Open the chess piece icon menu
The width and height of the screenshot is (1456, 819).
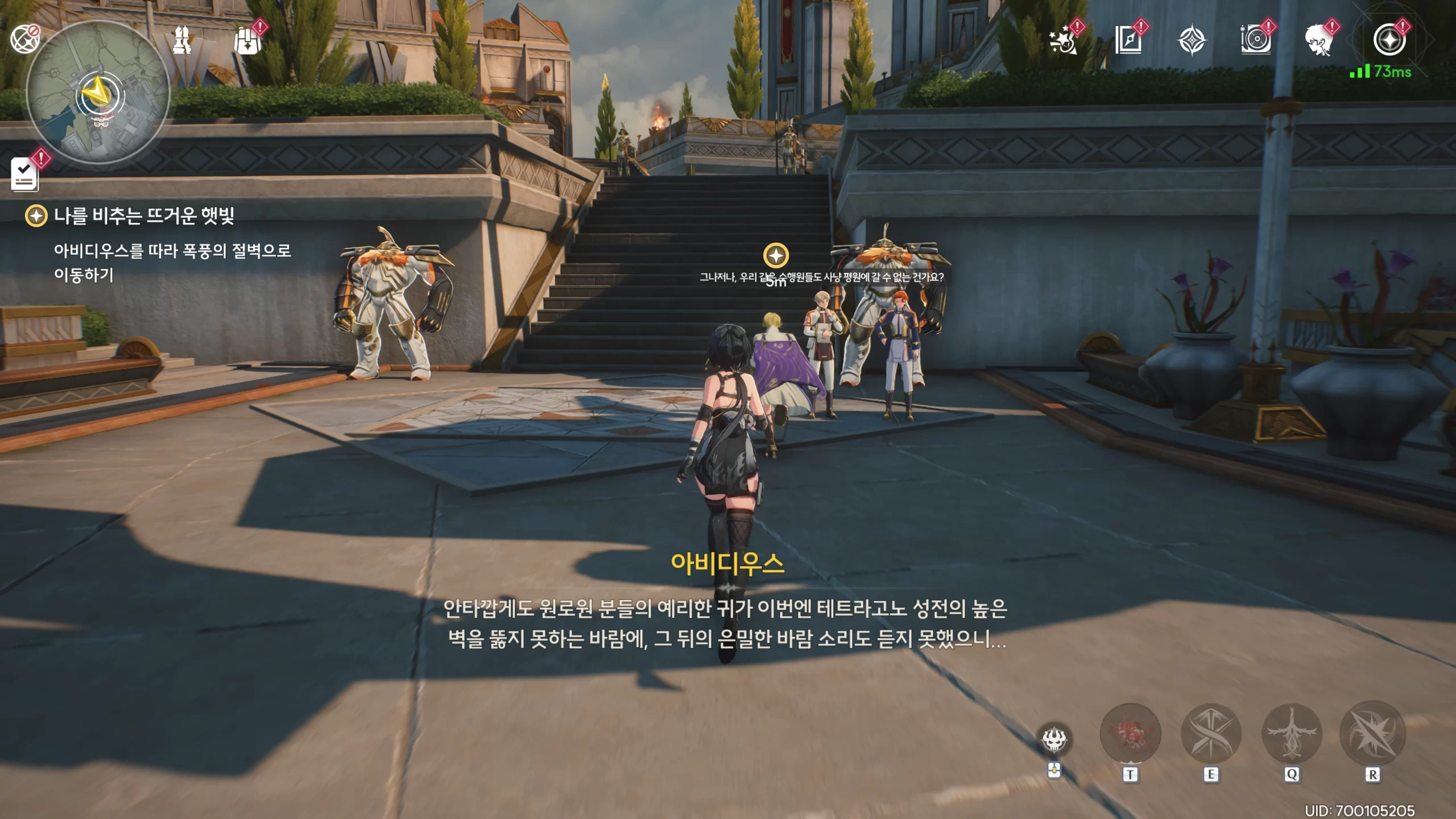click(x=182, y=40)
